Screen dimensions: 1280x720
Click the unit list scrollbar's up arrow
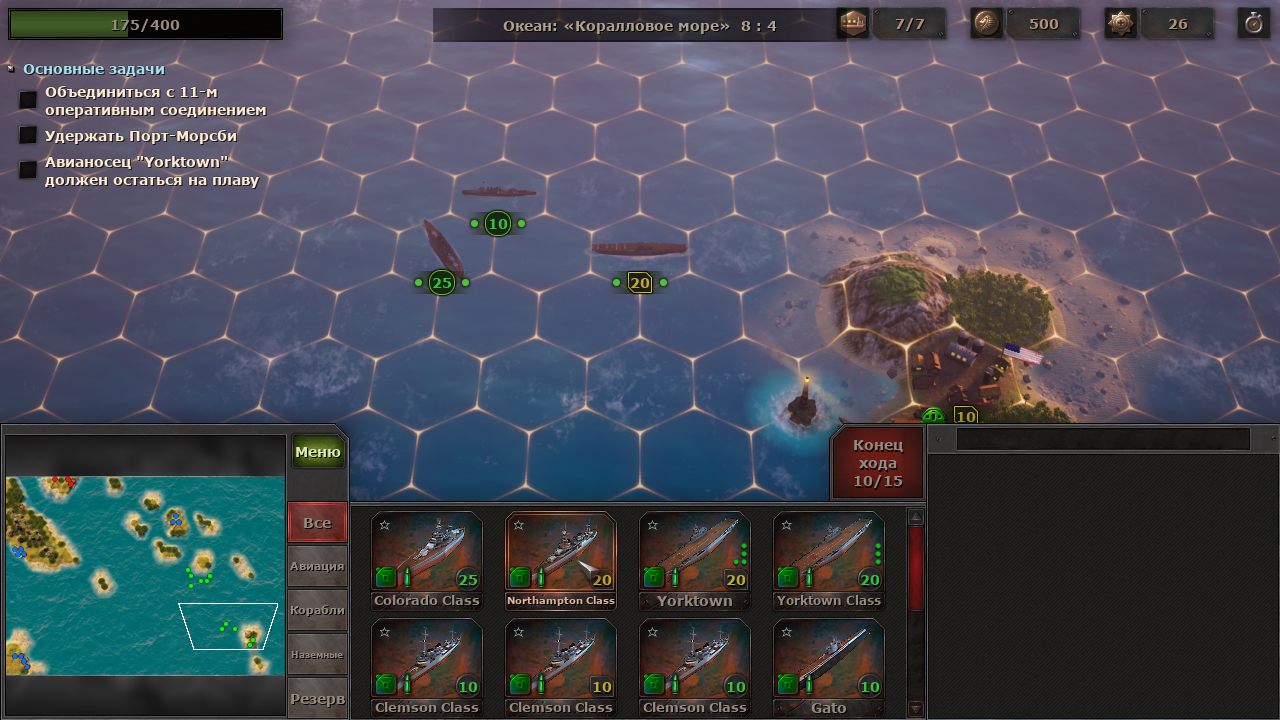tap(915, 517)
